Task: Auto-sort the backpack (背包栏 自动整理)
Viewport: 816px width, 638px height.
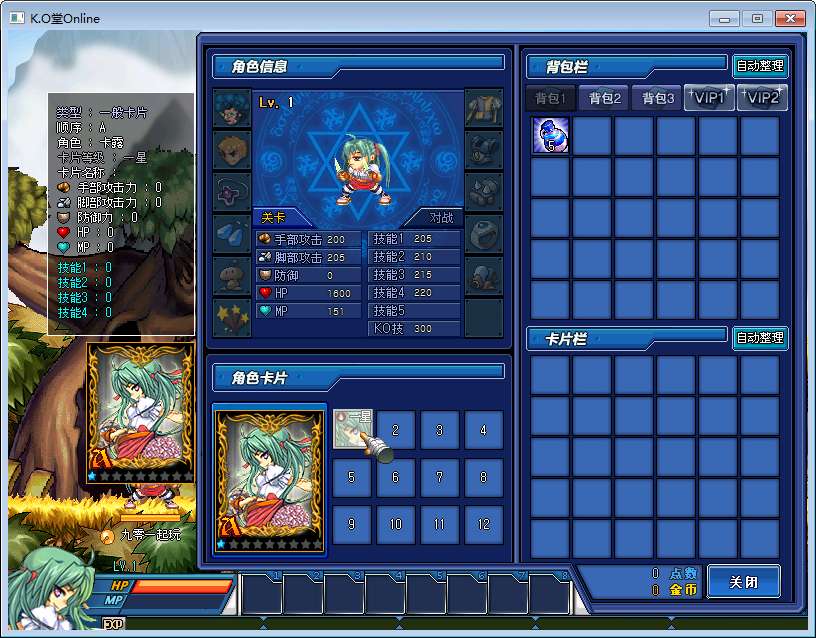Action: [x=760, y=67]
